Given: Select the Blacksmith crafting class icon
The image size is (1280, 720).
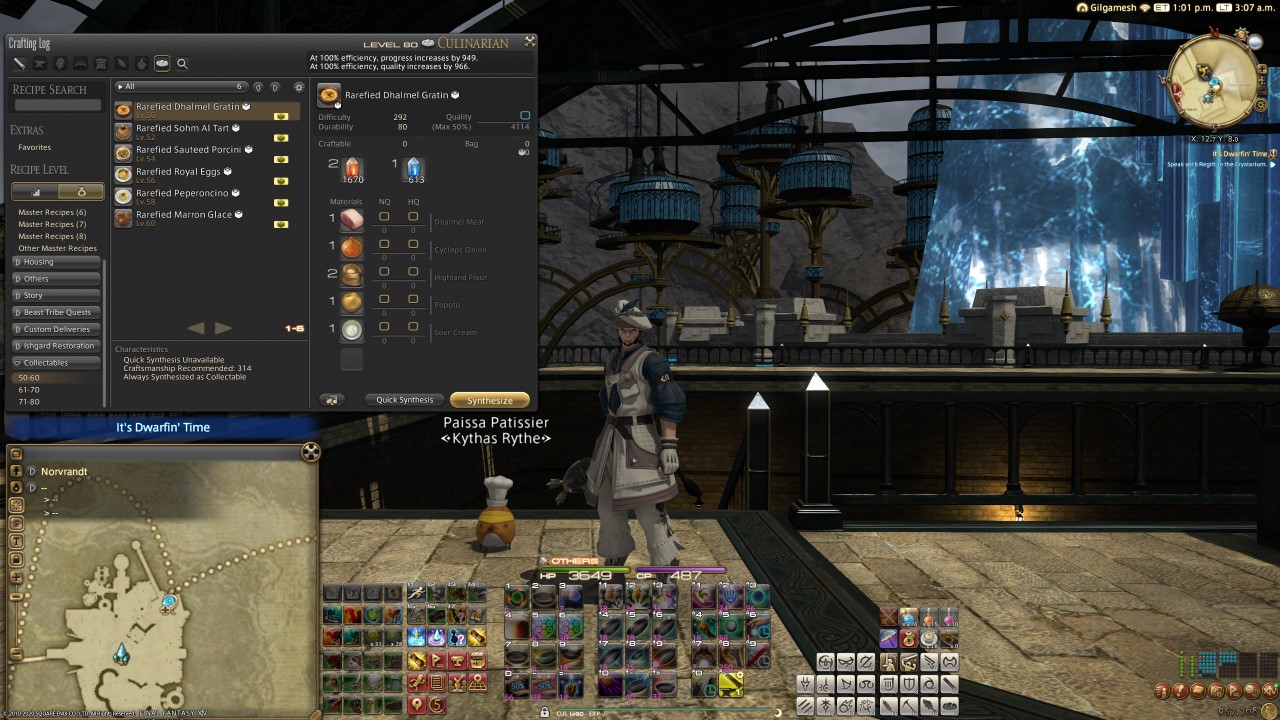Looking at the screenshot, I should [38, 63].
